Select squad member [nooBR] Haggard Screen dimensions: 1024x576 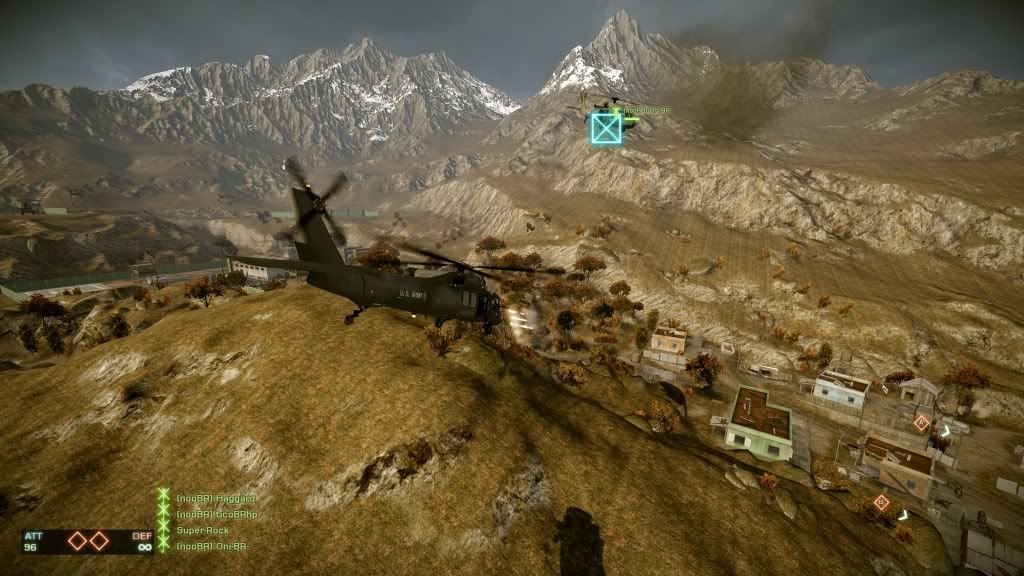[x=216, y=498]
